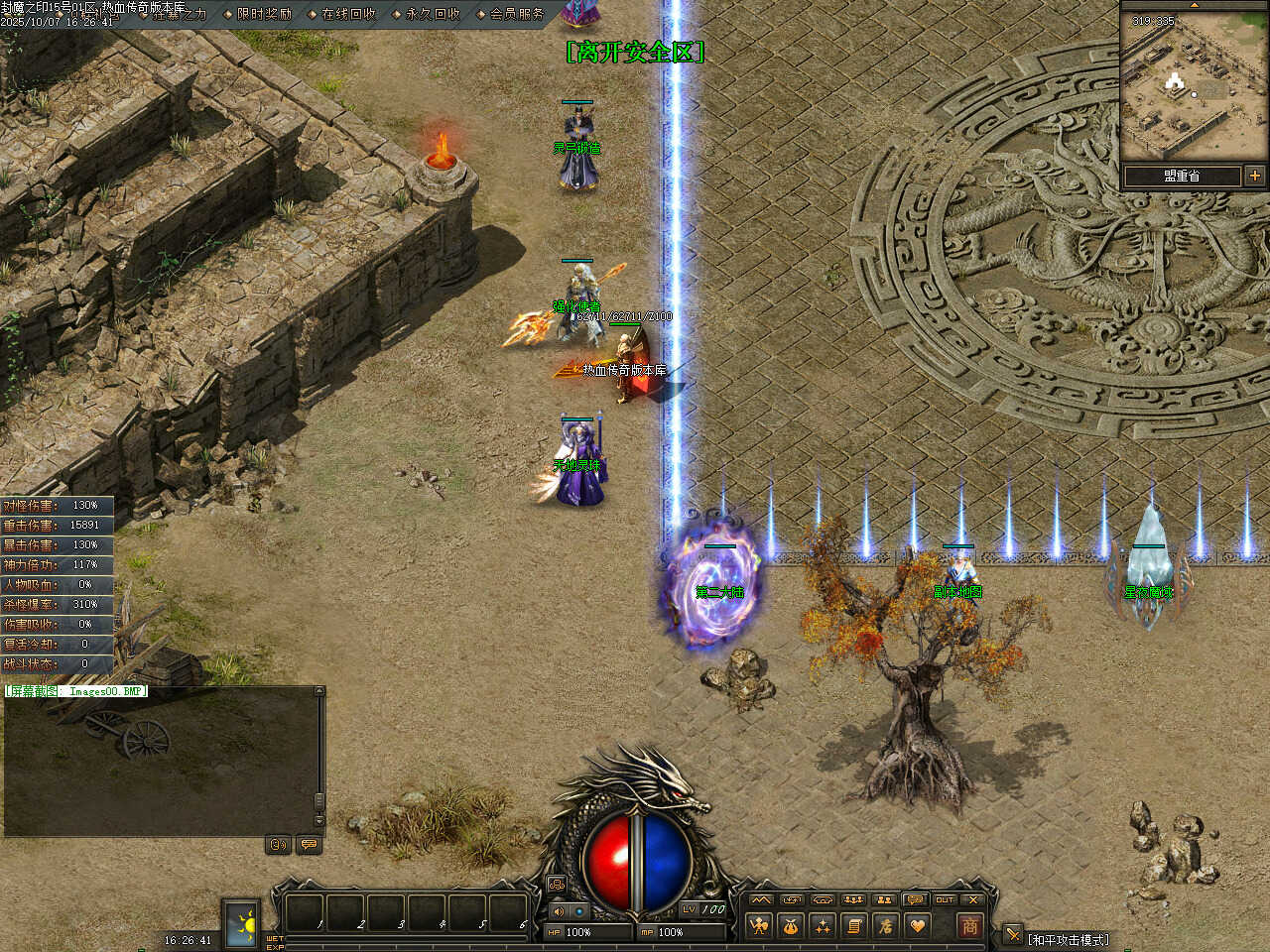The height and width of the screenshot is (952, 1270).
Task: Click the sun day-night icon
Action: (240, 923)
